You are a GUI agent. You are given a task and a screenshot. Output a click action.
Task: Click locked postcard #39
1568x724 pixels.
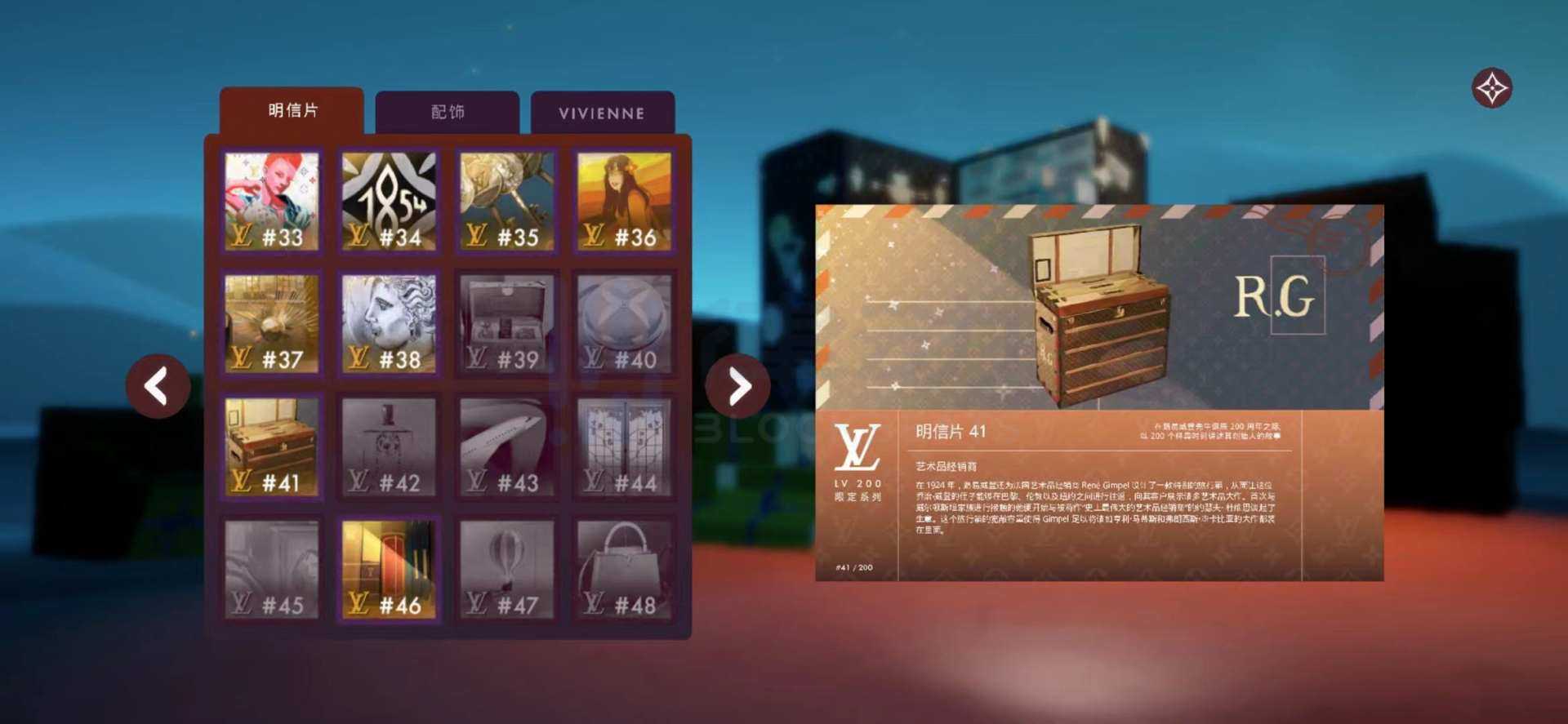(506, 324)
